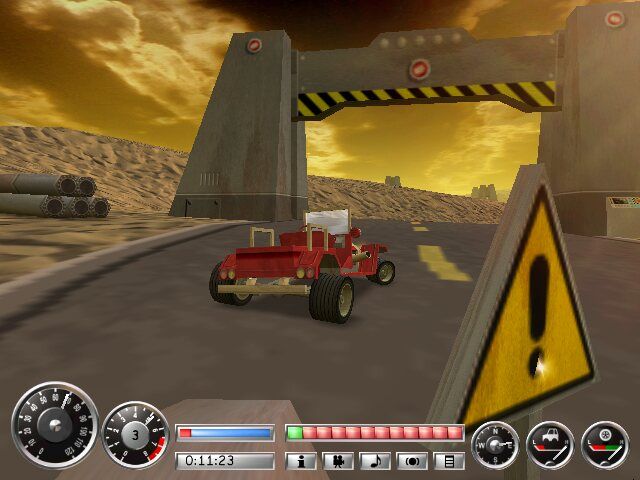Click the horn signal button
Viewport: 640px width, 480px height.
click(413, 461)
